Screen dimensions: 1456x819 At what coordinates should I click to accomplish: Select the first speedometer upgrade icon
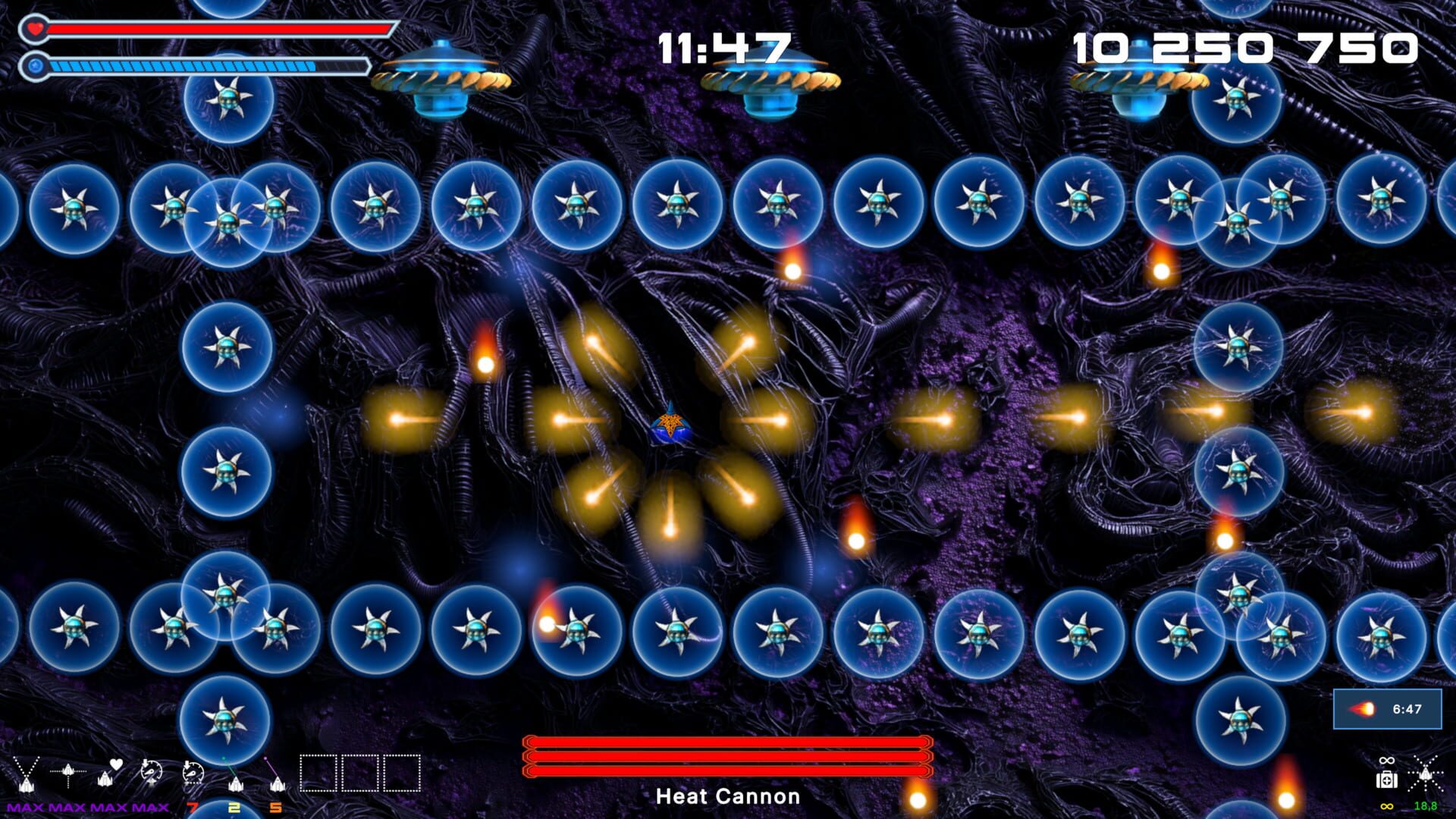150,770
